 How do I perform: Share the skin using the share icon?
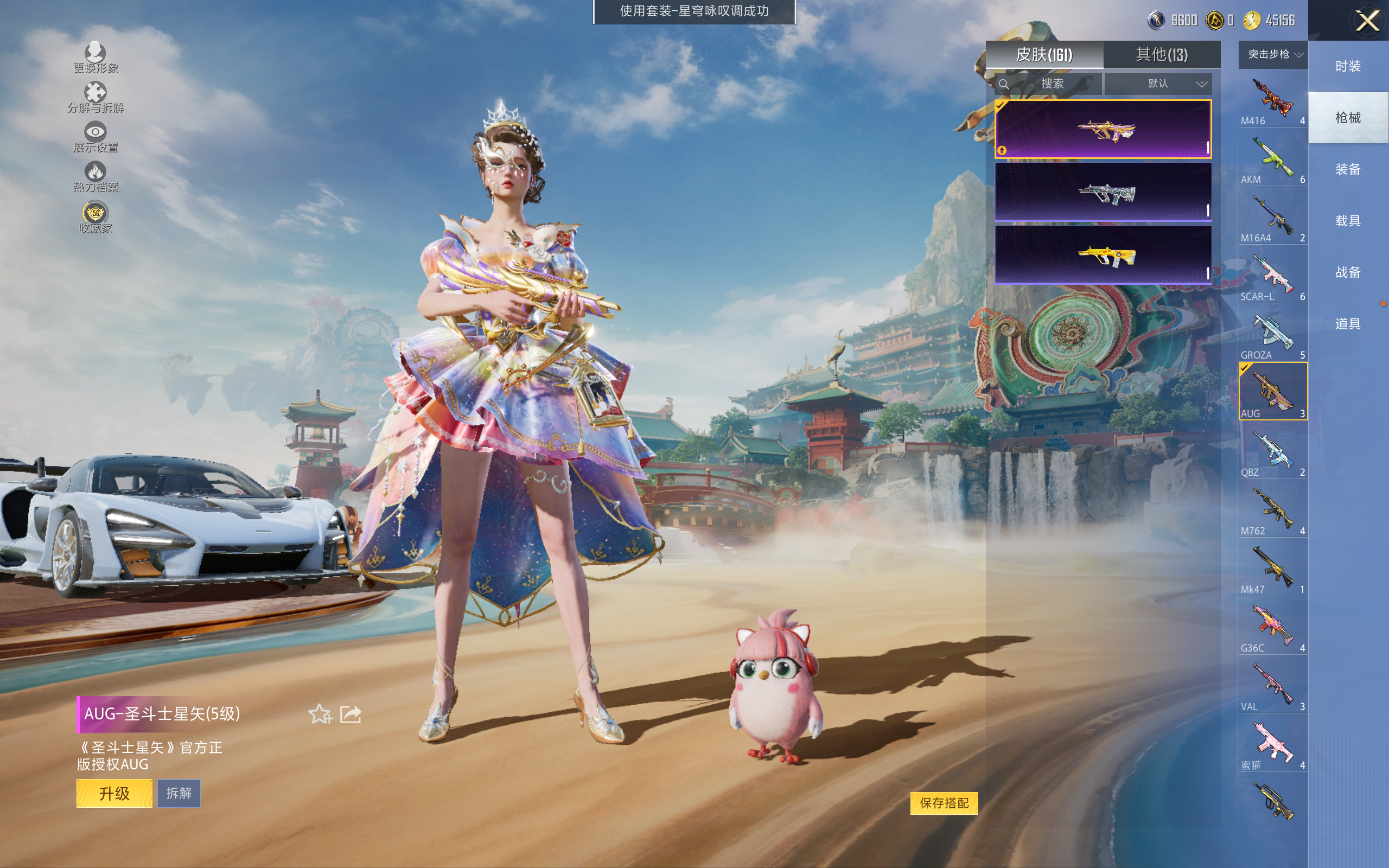click(x=351, y=714)
